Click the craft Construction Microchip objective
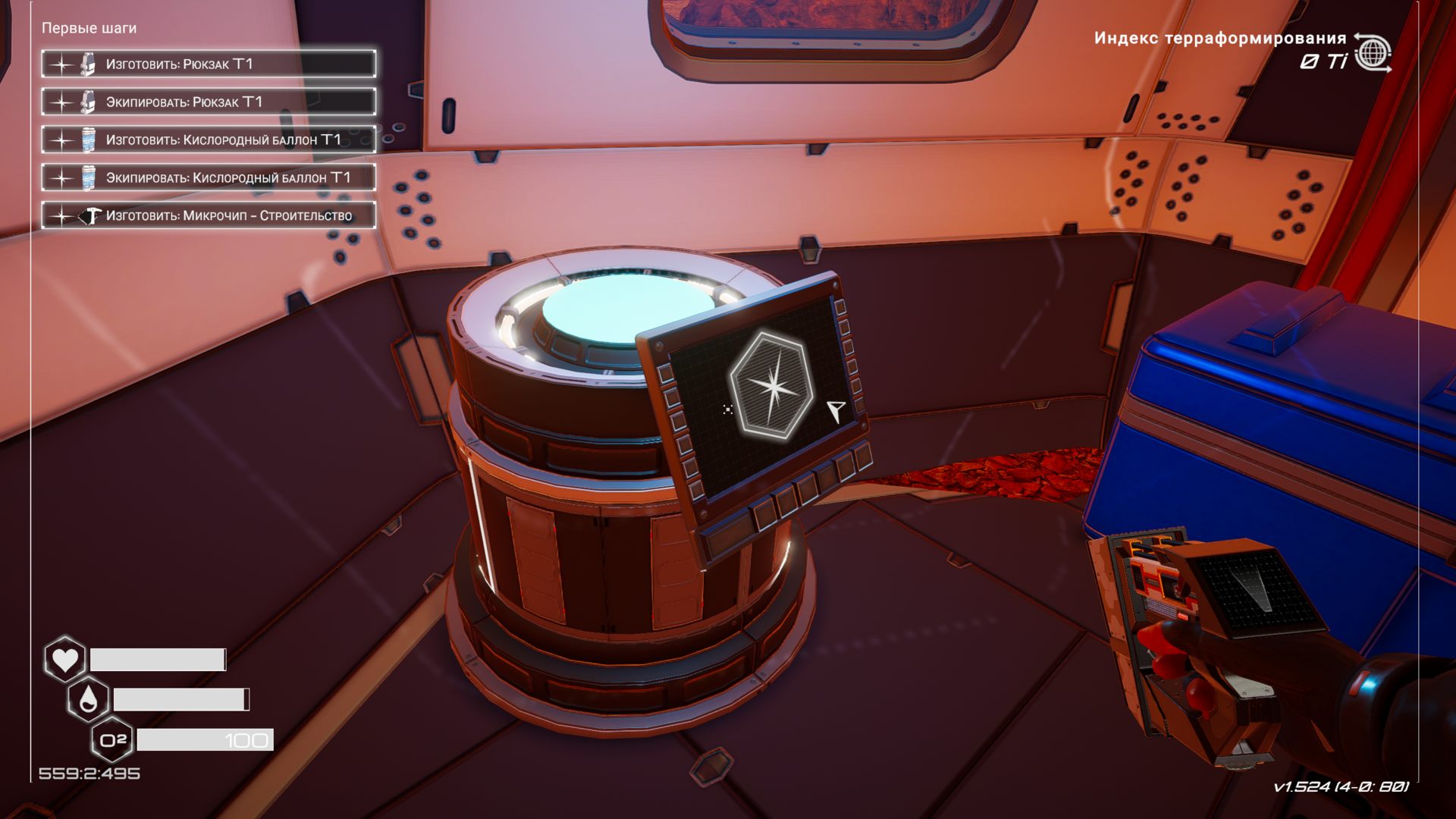 point(209,216)
